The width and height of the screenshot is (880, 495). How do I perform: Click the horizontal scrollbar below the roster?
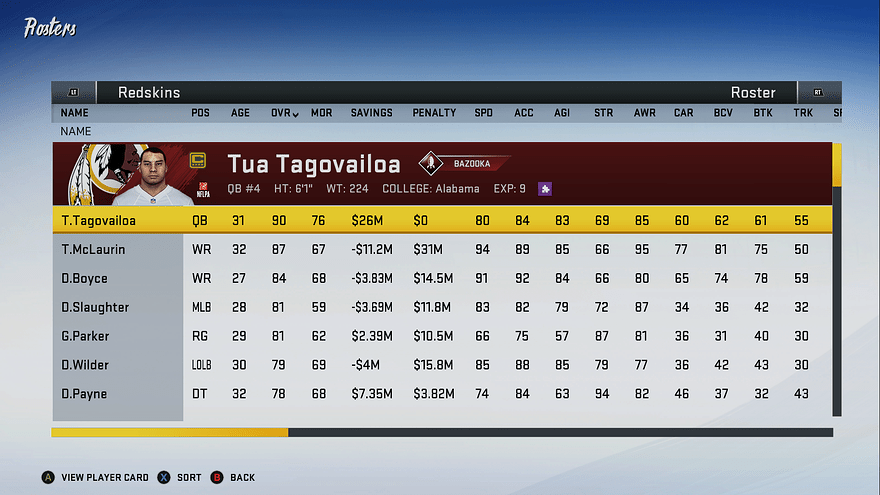[442, 433]
